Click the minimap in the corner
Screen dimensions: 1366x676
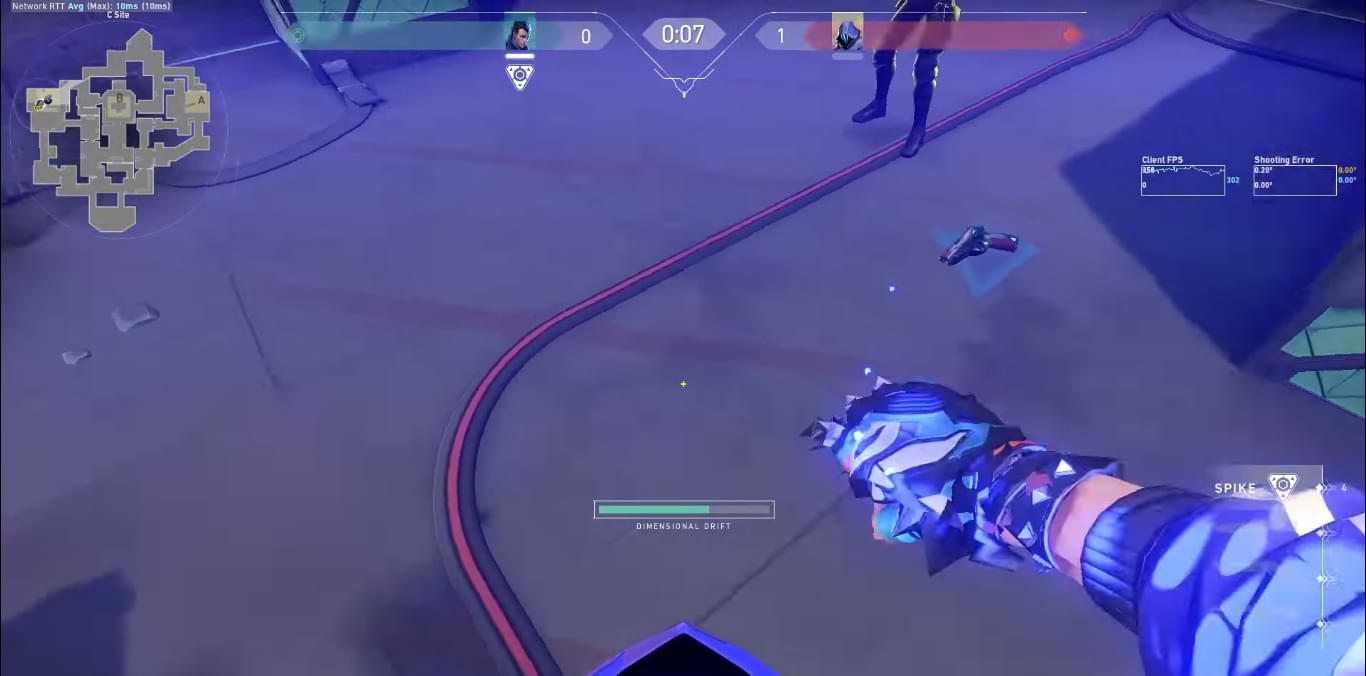(x=118, y=130)
